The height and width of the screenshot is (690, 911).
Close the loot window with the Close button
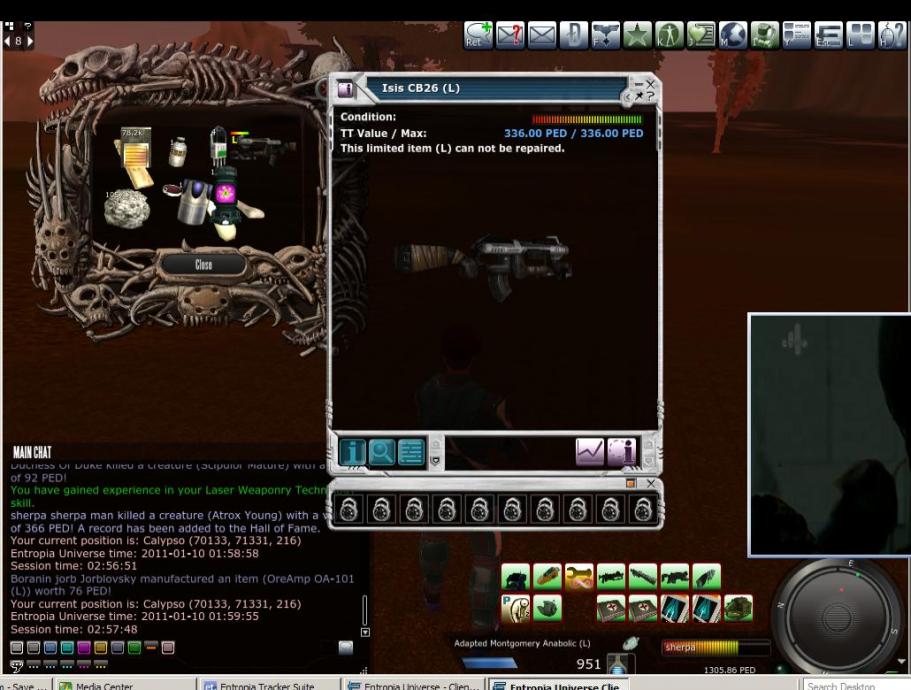tap(204, 265)
